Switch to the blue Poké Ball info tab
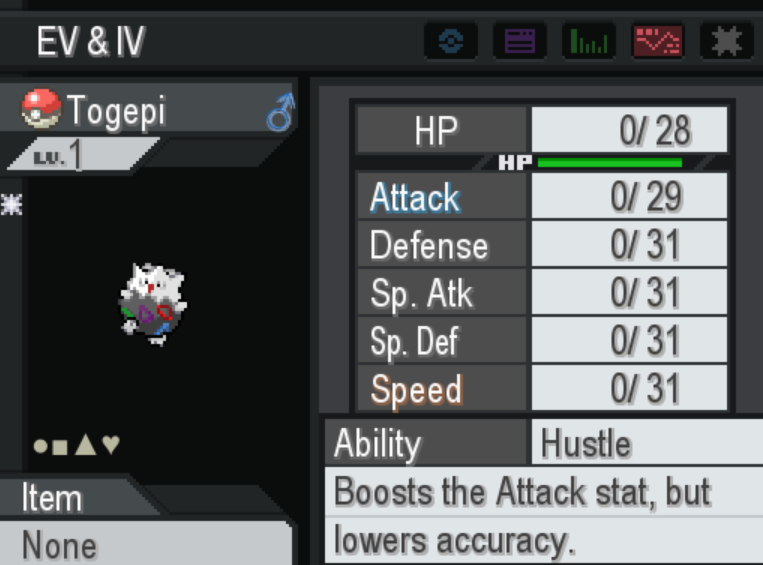Image resolution: width=763 pixels, height=565 pixels. point(451,41)
